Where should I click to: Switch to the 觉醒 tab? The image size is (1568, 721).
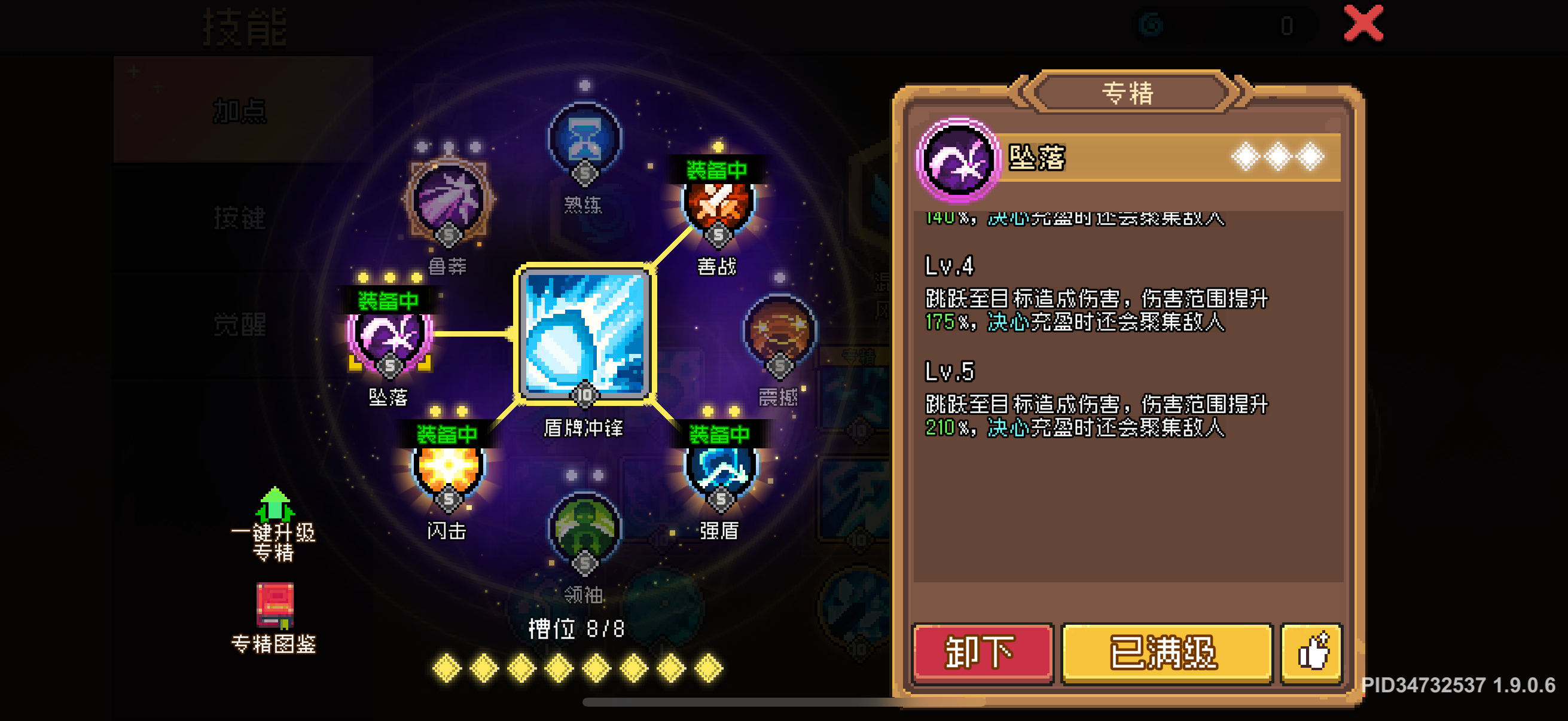(x=239, y=325)
